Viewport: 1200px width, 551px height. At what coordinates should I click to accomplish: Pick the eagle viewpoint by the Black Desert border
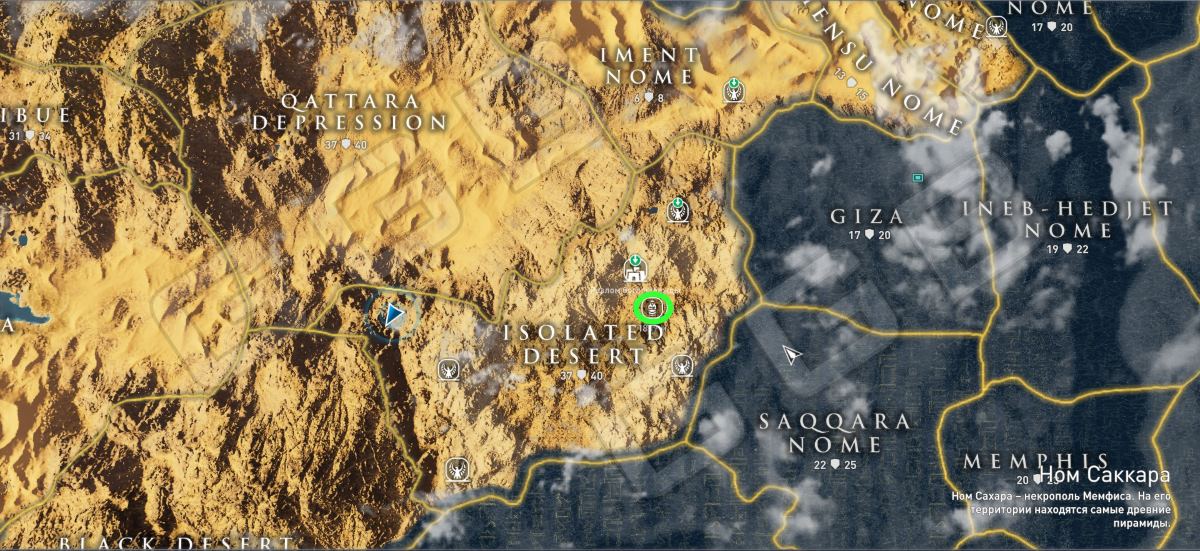[456, 468]
